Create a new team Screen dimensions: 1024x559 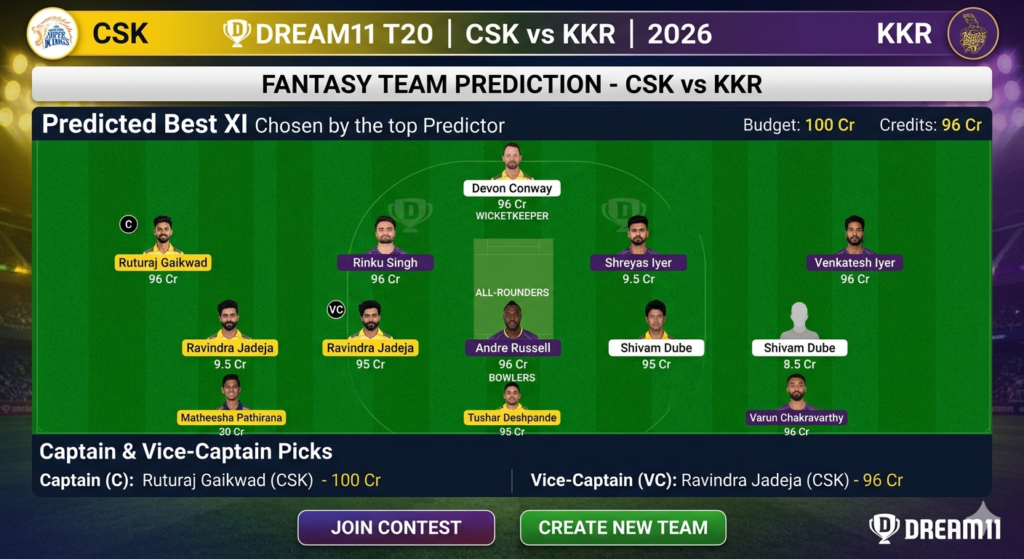coord(623,527)
